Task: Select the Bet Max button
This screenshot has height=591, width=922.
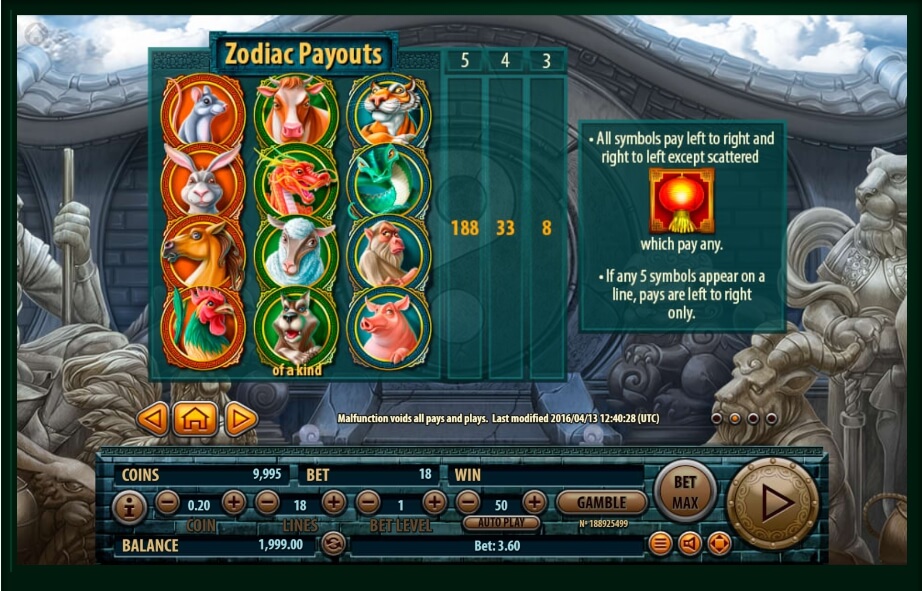Action: [685, 491]
